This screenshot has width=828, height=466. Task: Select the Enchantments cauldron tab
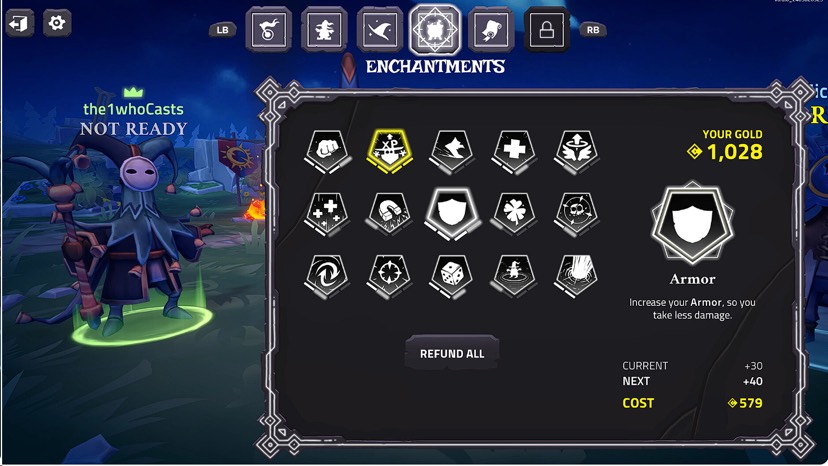435,29
